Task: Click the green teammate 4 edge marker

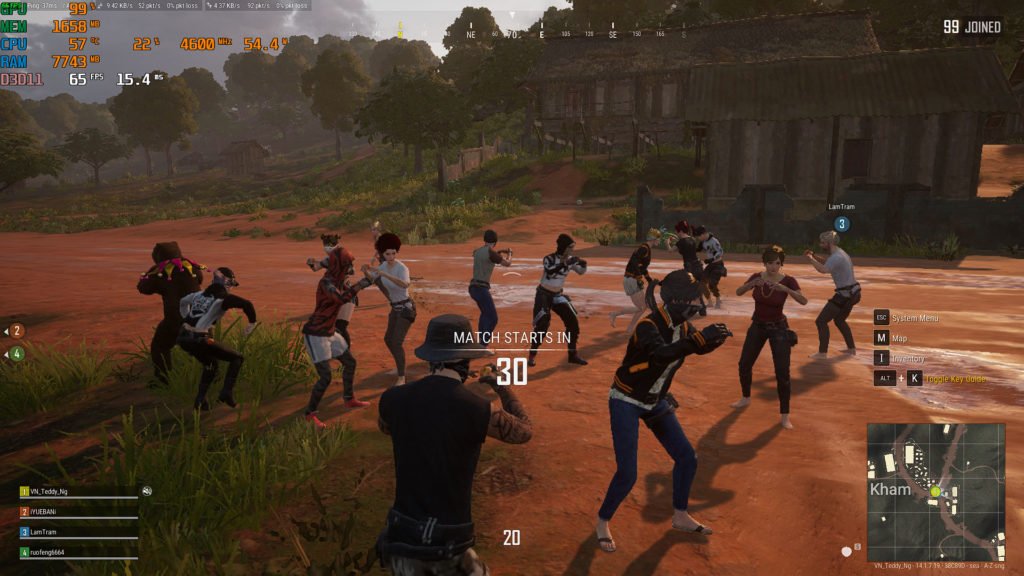Action: (x=17, y=353)
